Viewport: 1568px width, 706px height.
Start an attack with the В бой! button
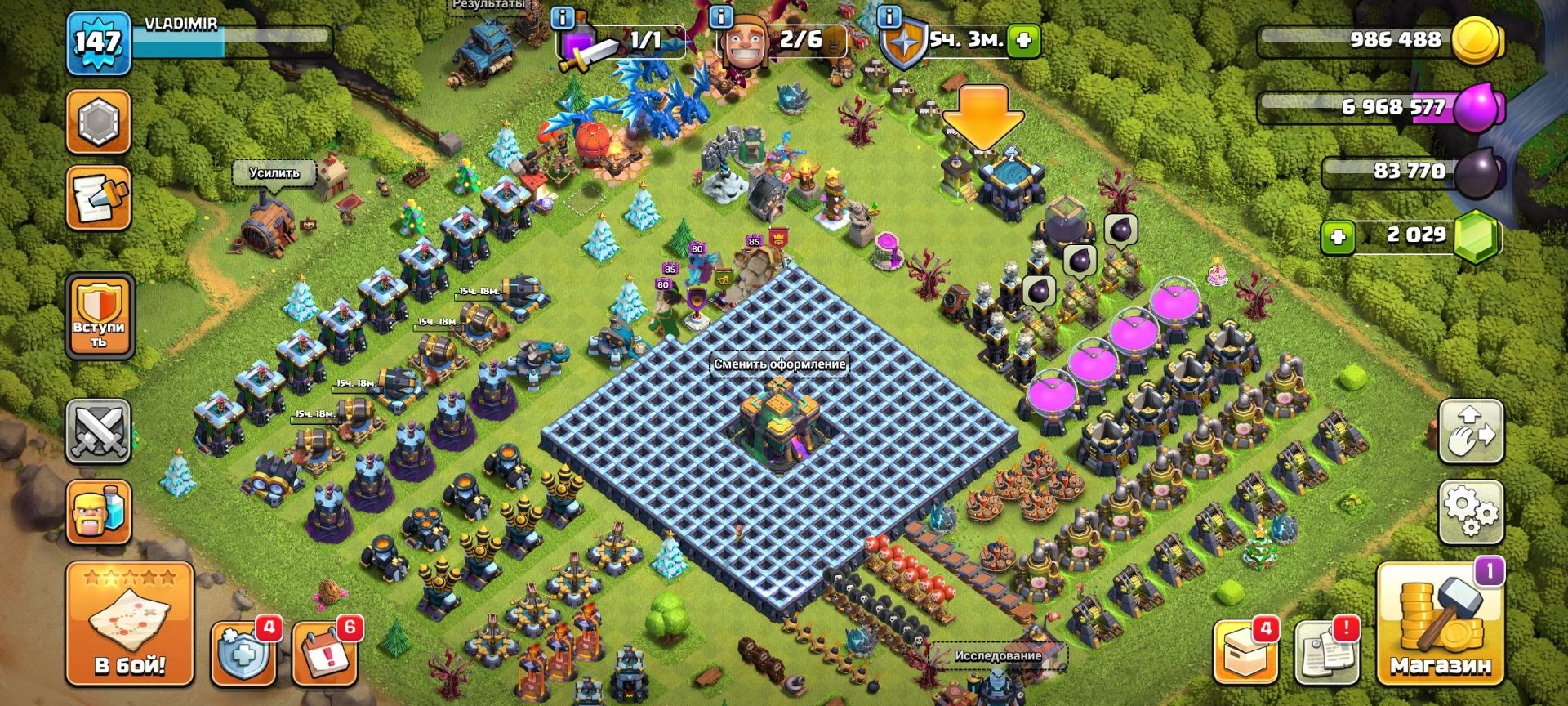tap(130, 625)
